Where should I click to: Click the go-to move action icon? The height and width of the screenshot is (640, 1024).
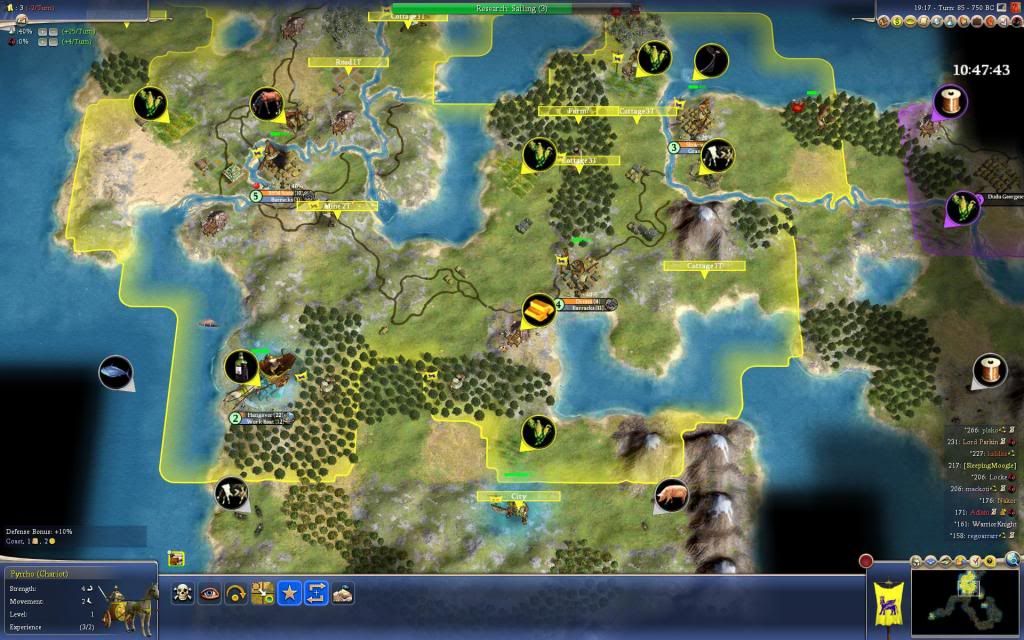(262, 593)
